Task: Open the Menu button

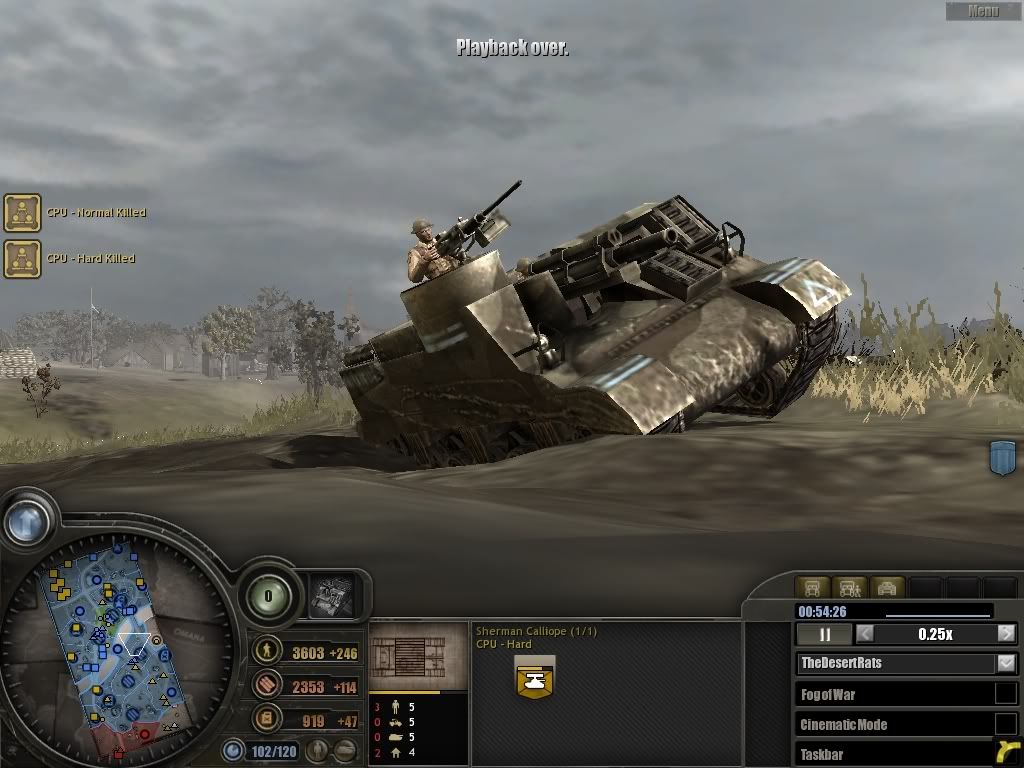Action: (983, 11)
